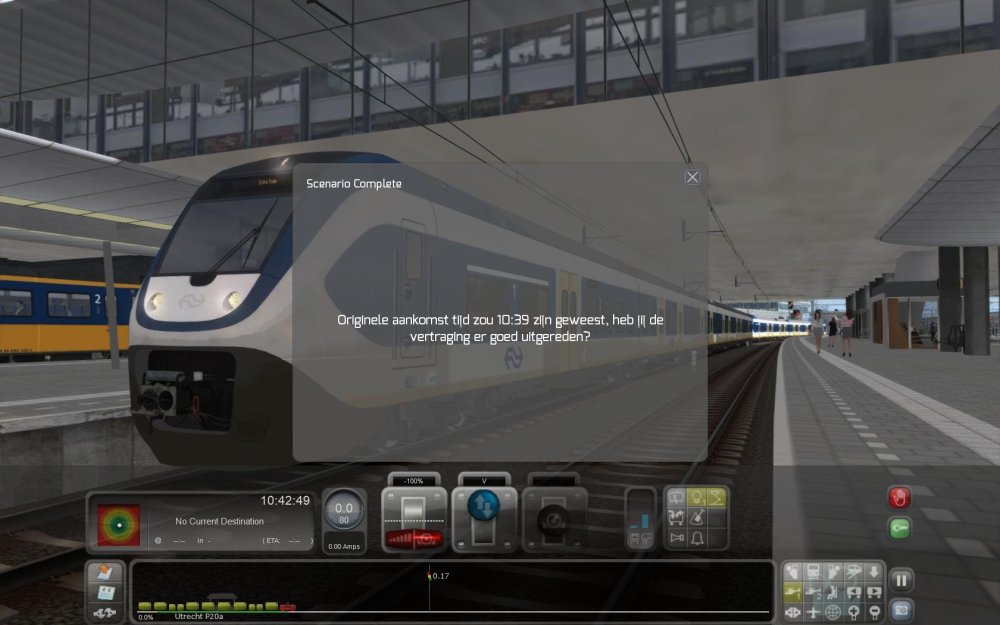Open the task assignment list

pos(105,593)
